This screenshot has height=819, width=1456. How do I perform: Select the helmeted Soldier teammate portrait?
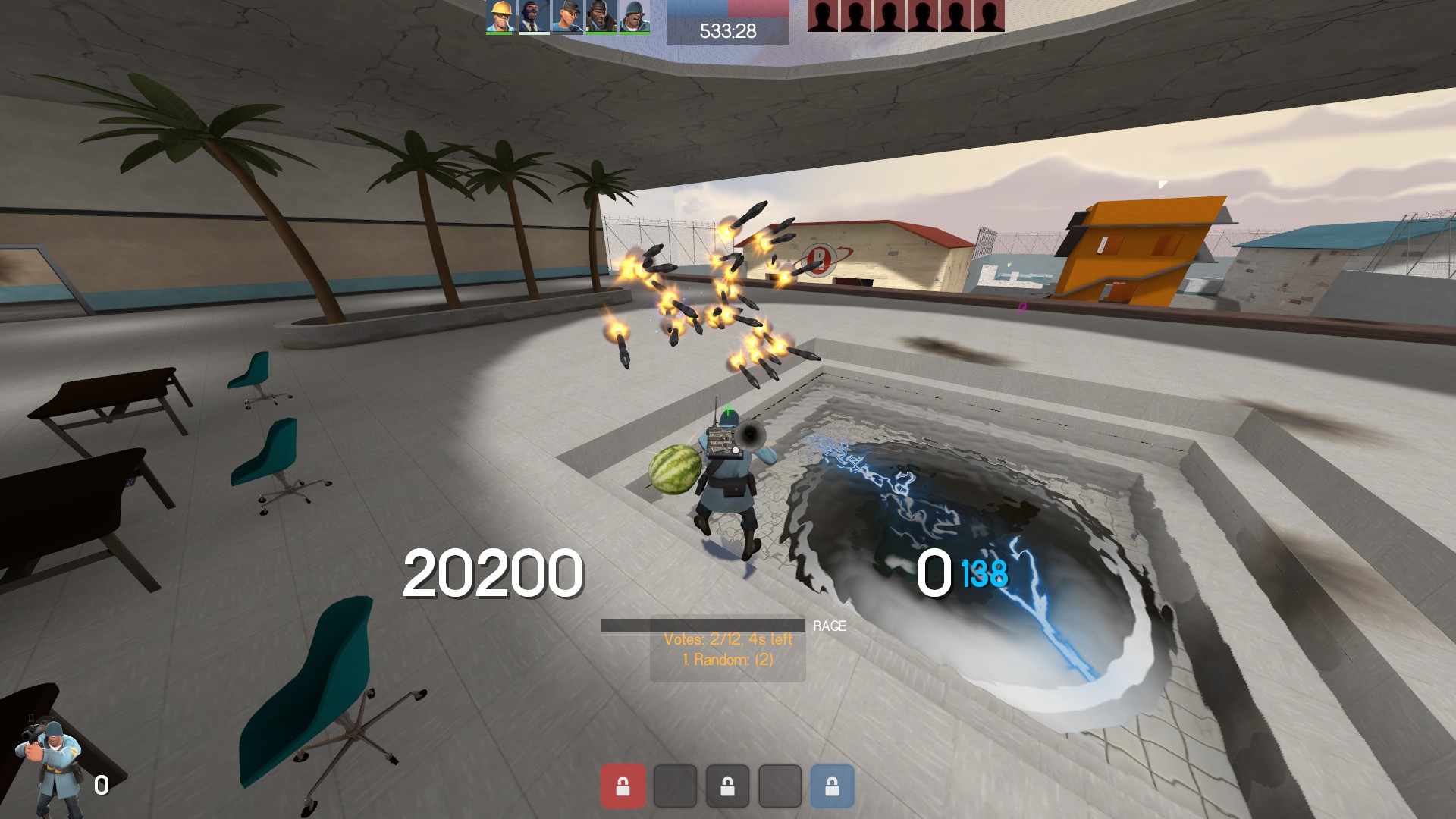pos(634,17)
